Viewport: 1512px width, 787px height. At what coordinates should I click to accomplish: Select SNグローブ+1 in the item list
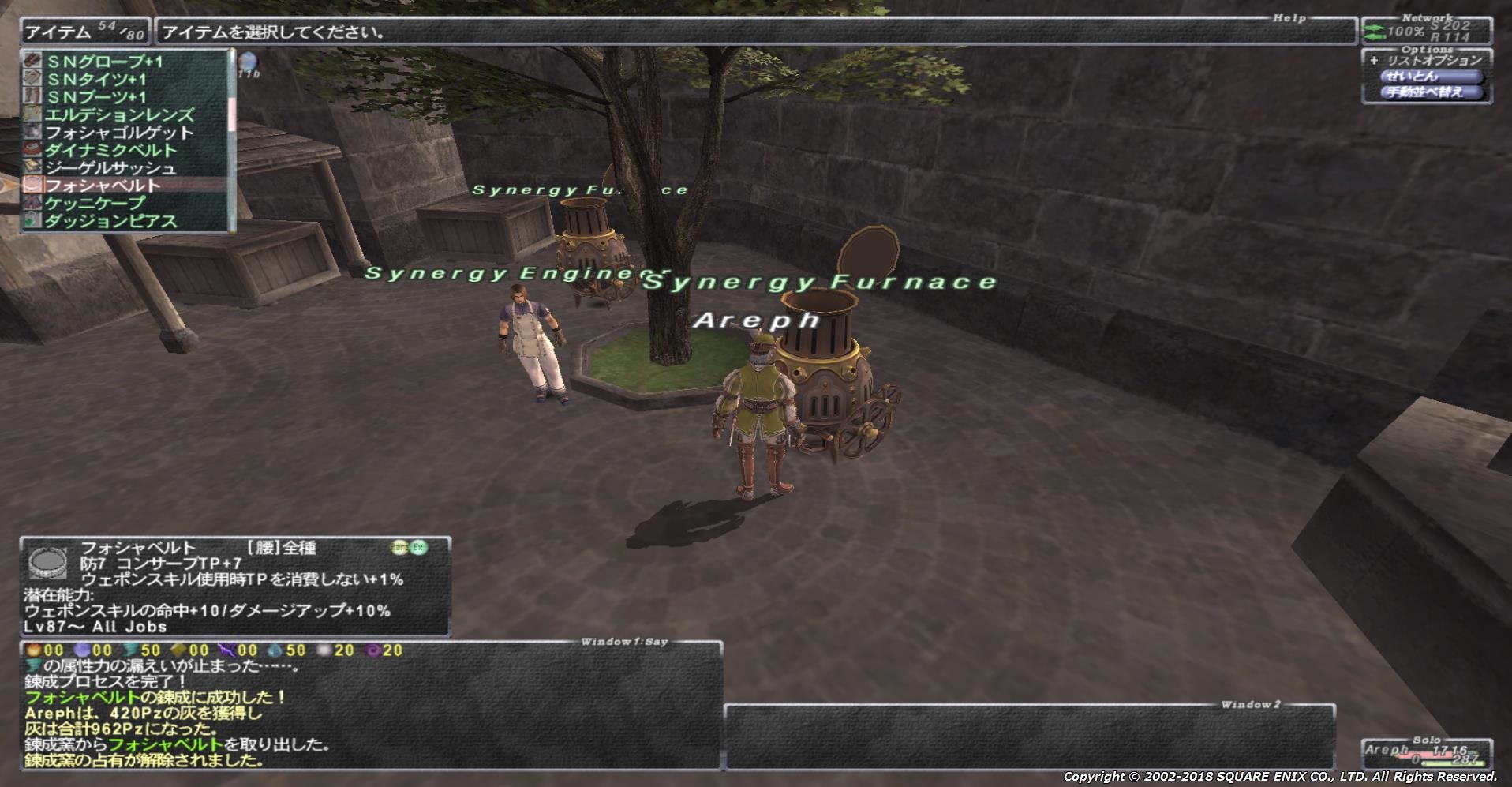point(105,62)
